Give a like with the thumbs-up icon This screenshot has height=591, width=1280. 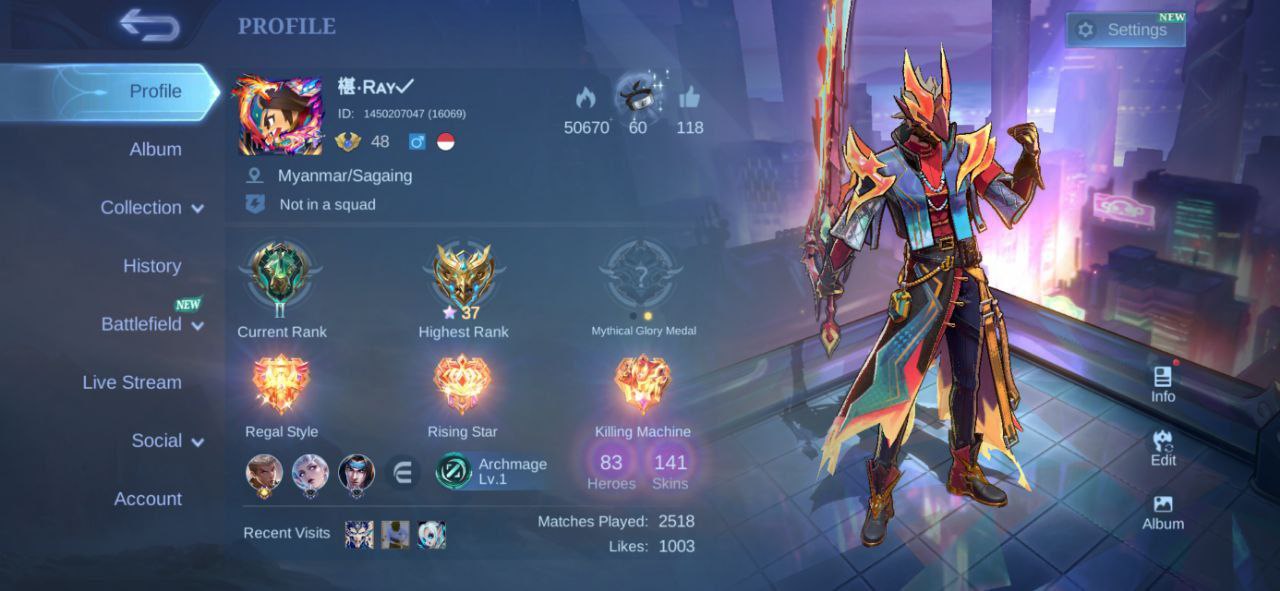pos(689,98)
